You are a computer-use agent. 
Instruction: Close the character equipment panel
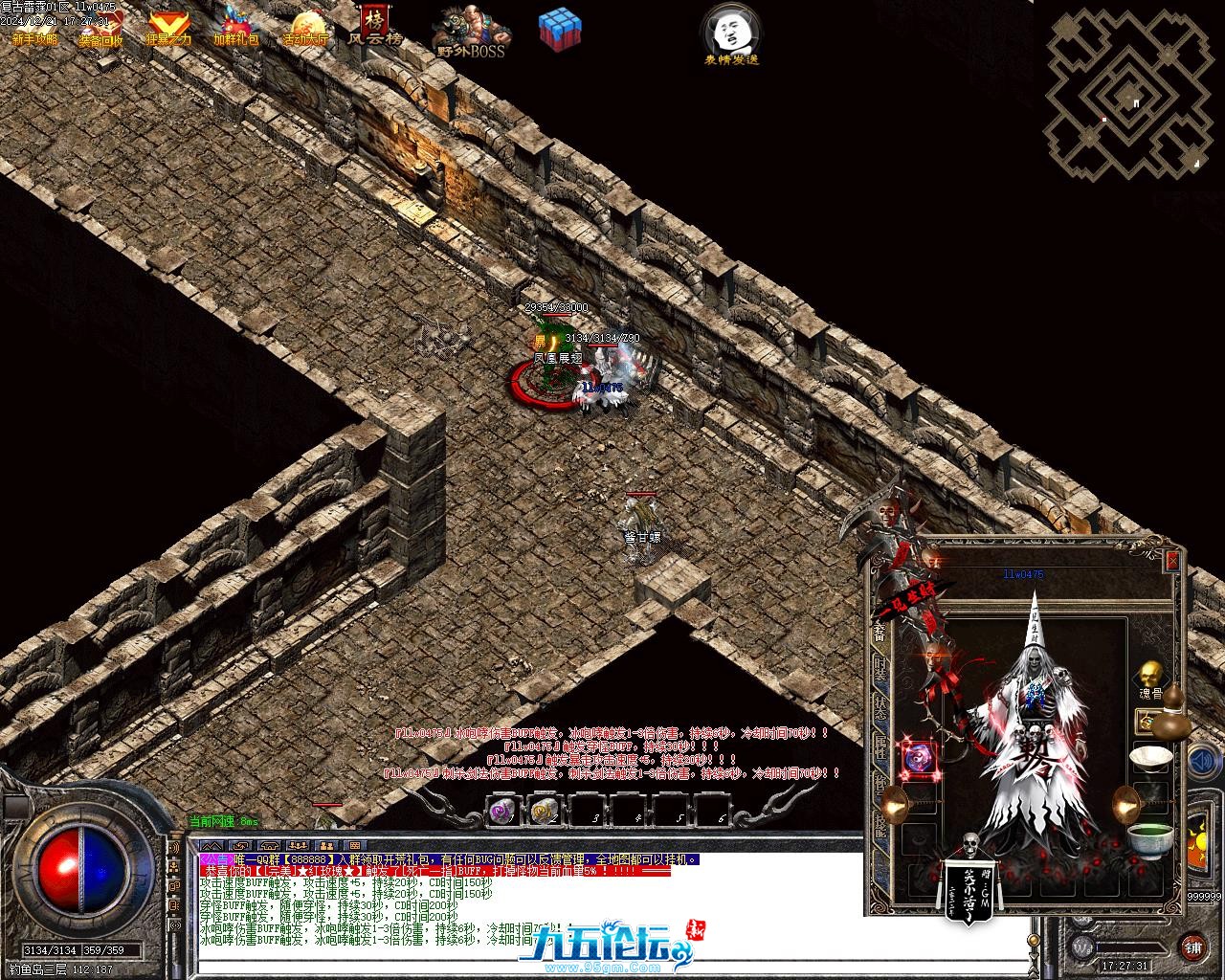click(1173, 561)
